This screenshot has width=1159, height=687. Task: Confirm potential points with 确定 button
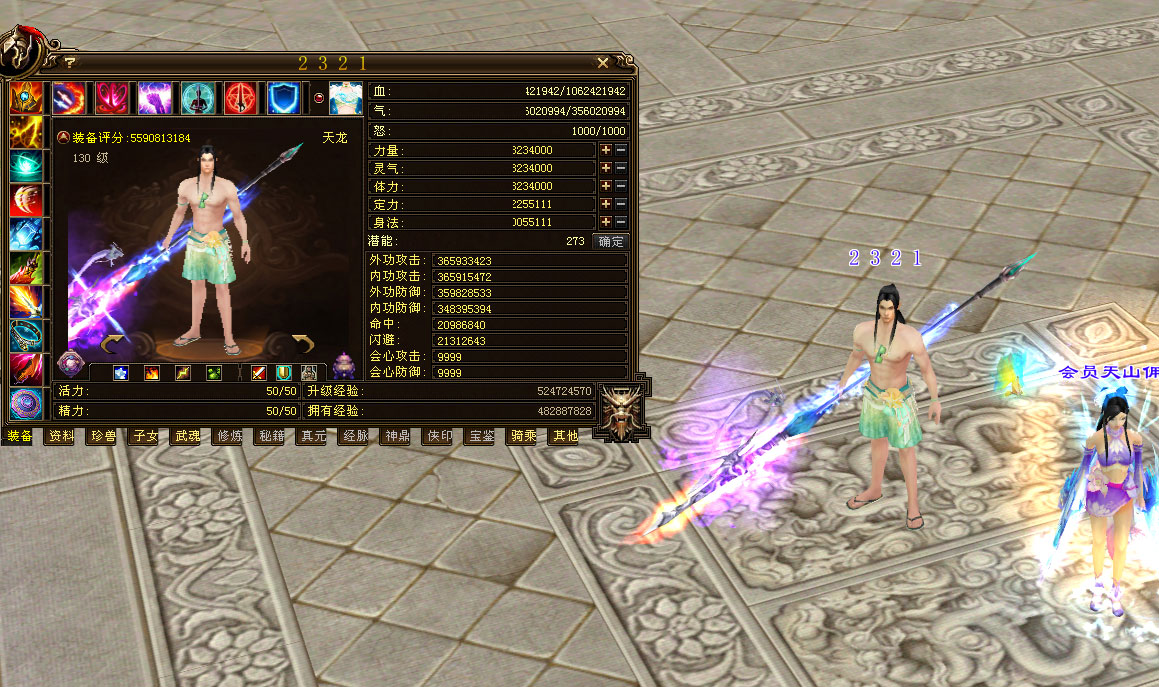click(610, 241)
